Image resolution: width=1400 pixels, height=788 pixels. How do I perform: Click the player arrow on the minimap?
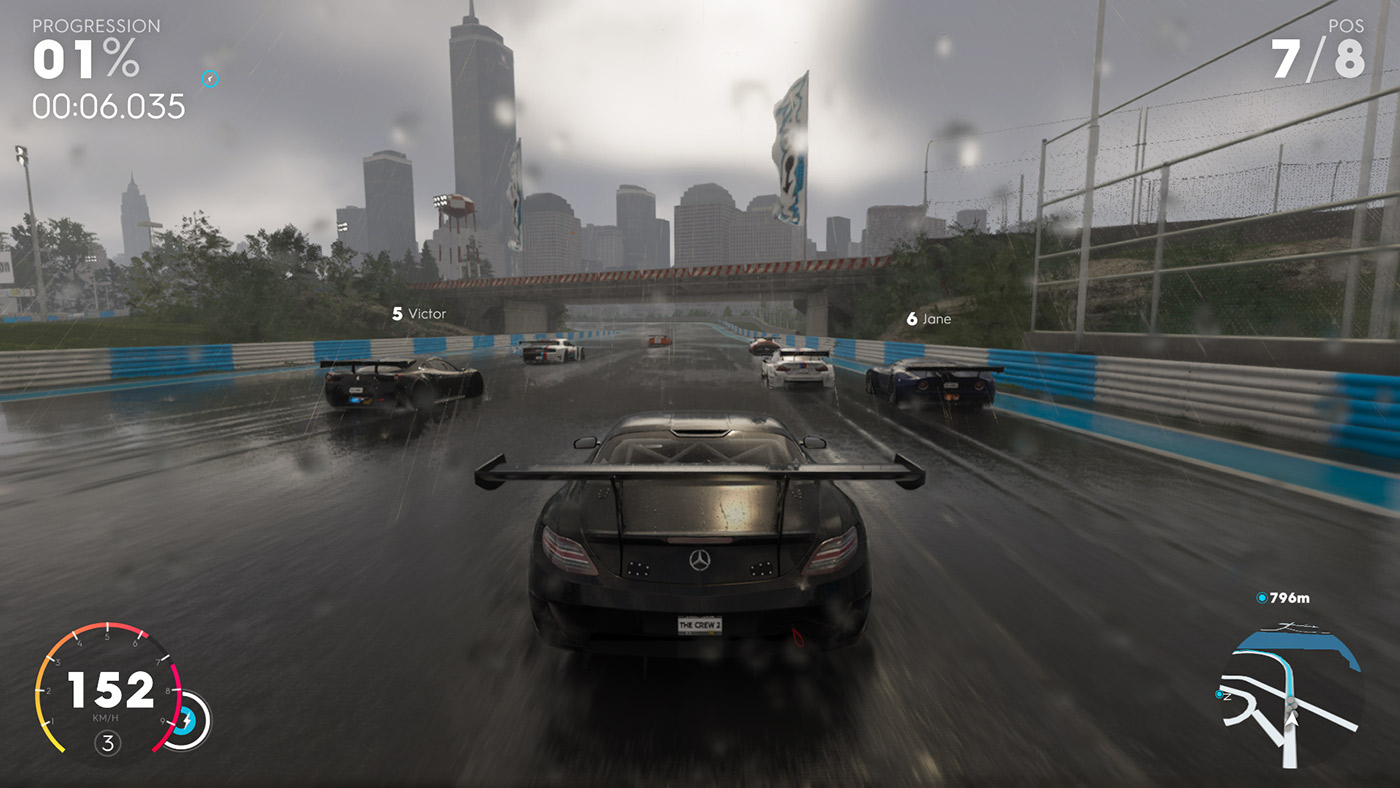pyautogui.click(x=1292, y=719)
